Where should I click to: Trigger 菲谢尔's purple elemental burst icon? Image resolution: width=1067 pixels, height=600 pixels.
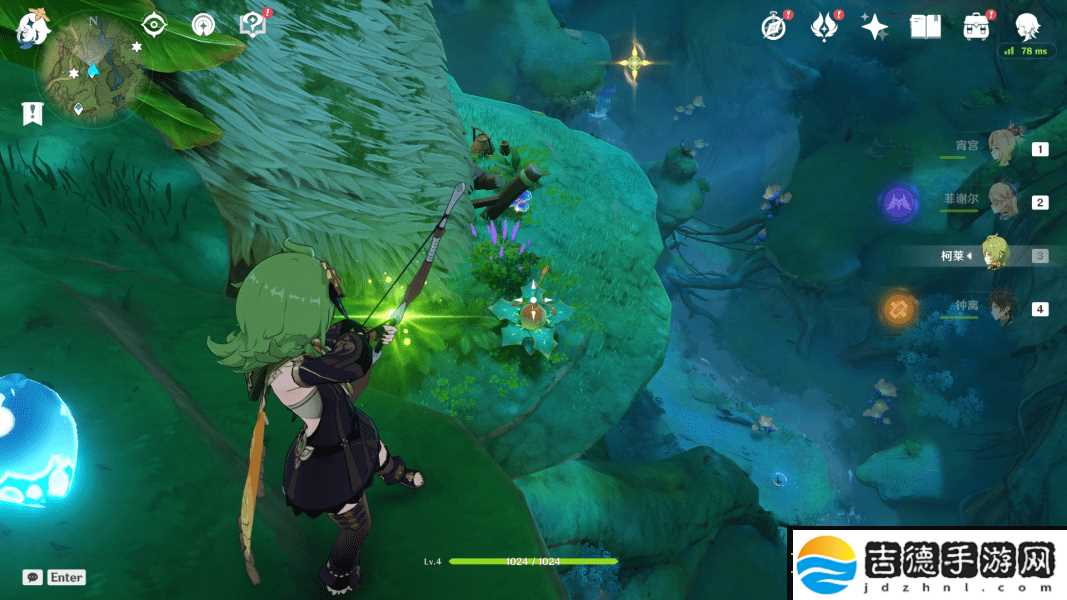(x=899, y=204)
